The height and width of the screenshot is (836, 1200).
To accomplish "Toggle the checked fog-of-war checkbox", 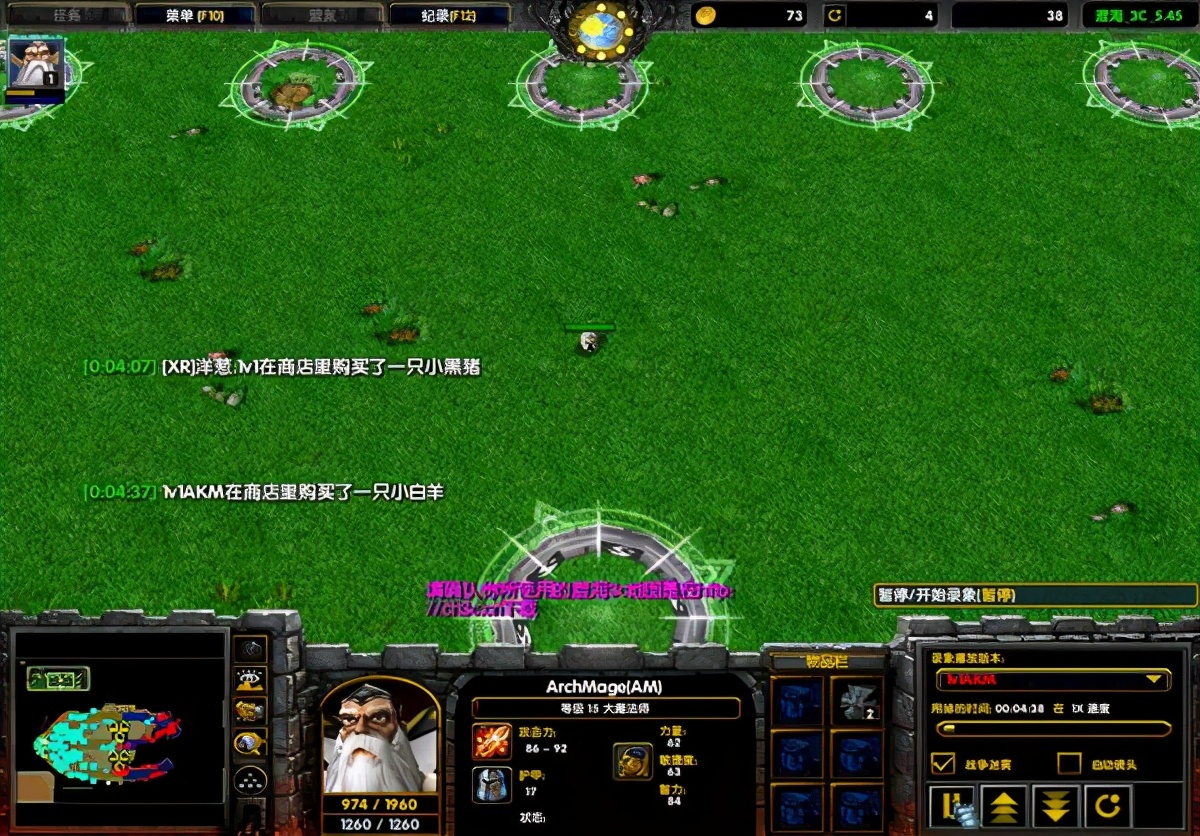I will (942, 763).
